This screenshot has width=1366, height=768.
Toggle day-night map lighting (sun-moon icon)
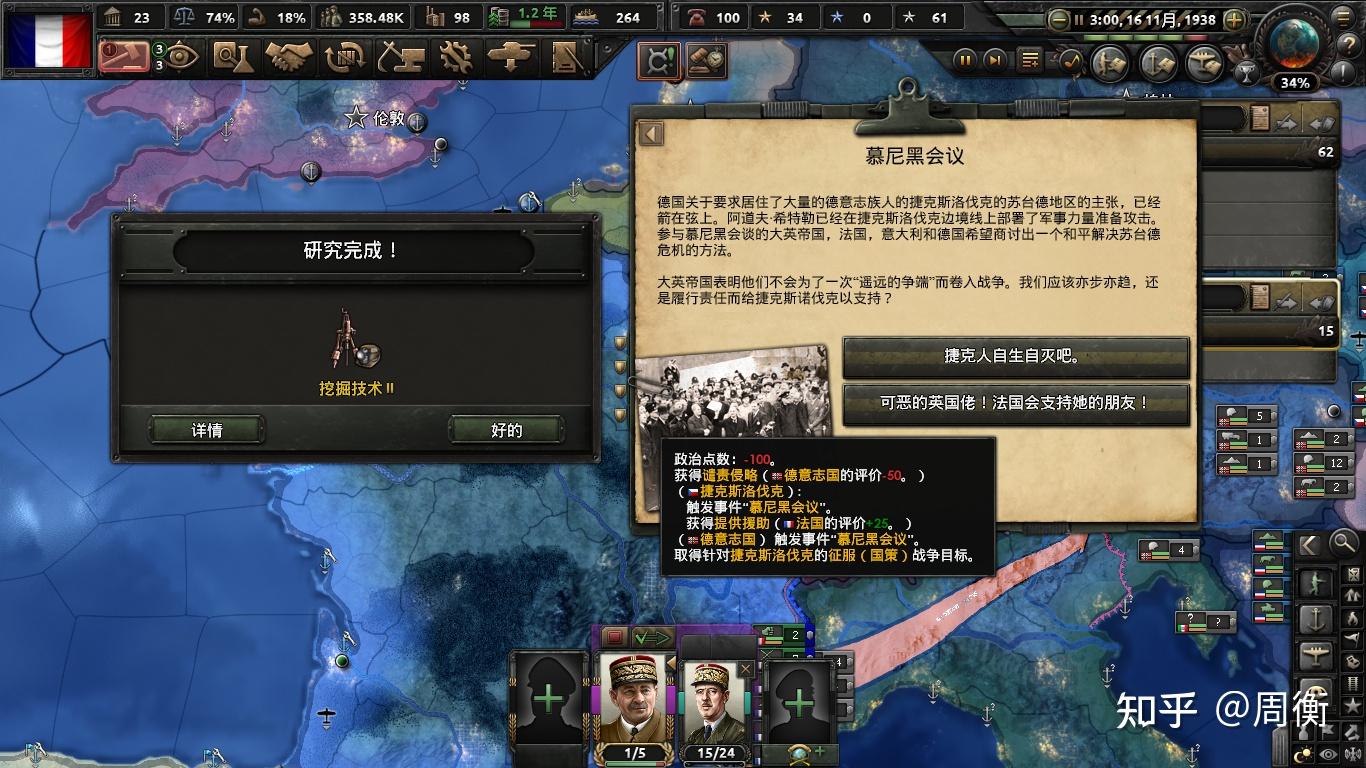(x=1302, y=752)
